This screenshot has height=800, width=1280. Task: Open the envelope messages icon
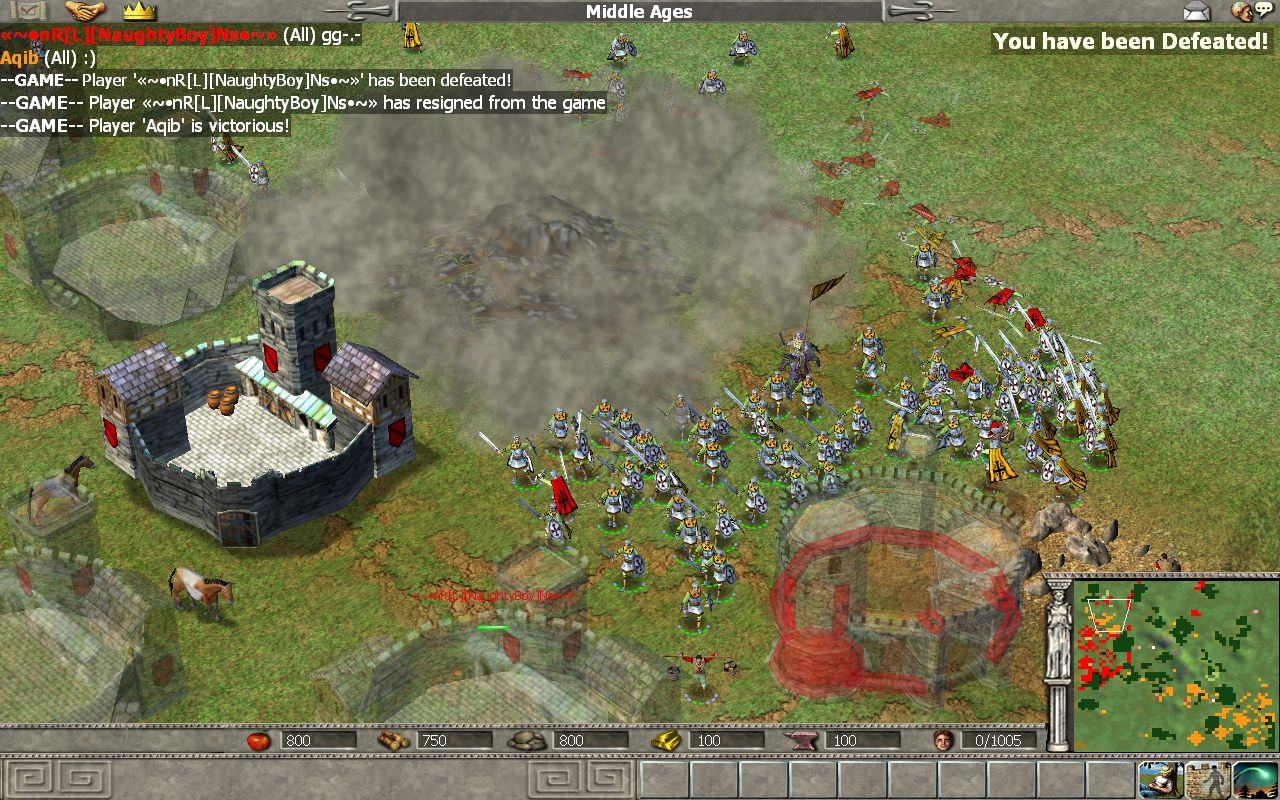(1197, 11)
